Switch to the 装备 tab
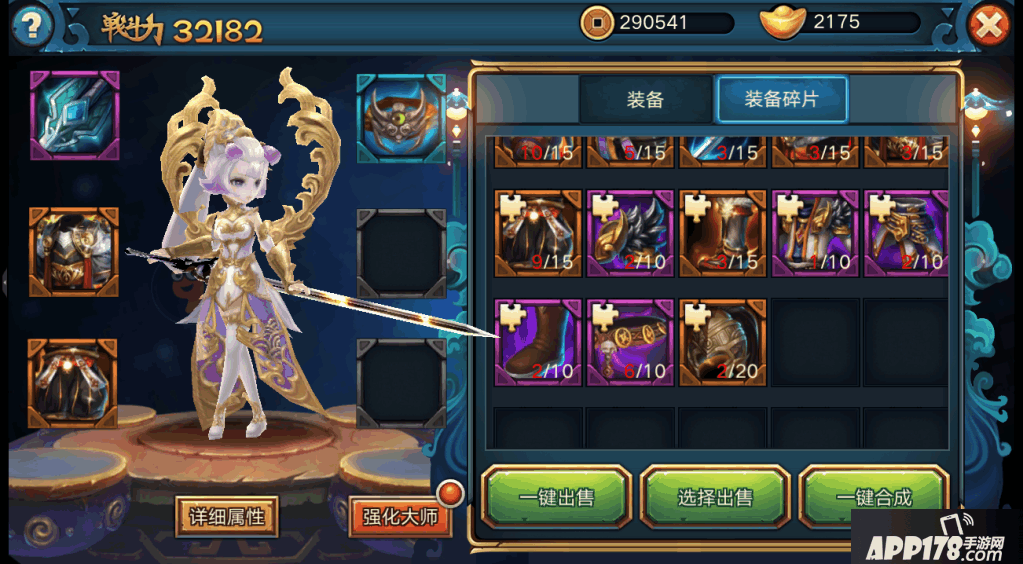This screenshot has width=1023, height=564. click(645, 99)
